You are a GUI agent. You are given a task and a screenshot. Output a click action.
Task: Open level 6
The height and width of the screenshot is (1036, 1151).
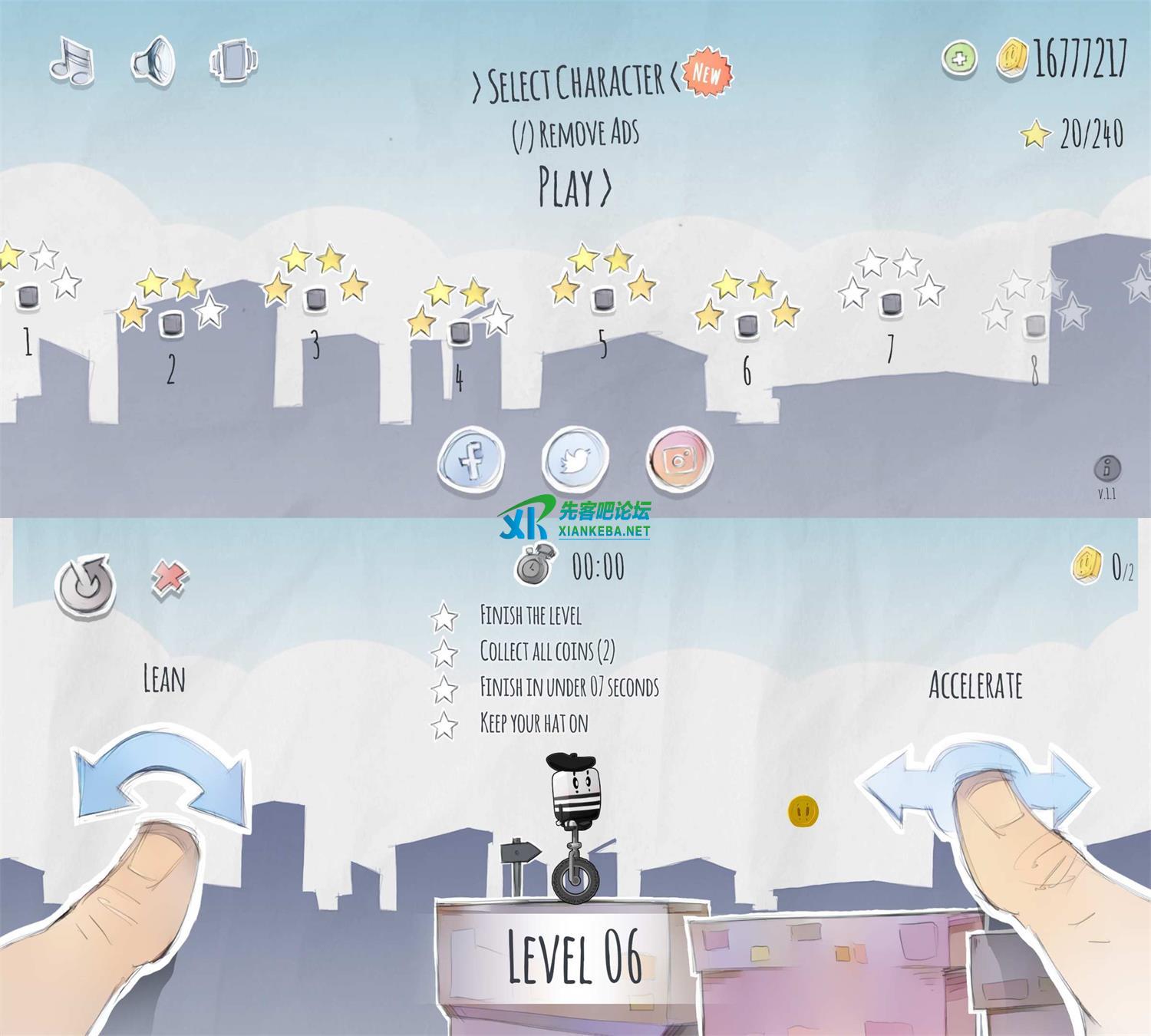pos(747,325)
